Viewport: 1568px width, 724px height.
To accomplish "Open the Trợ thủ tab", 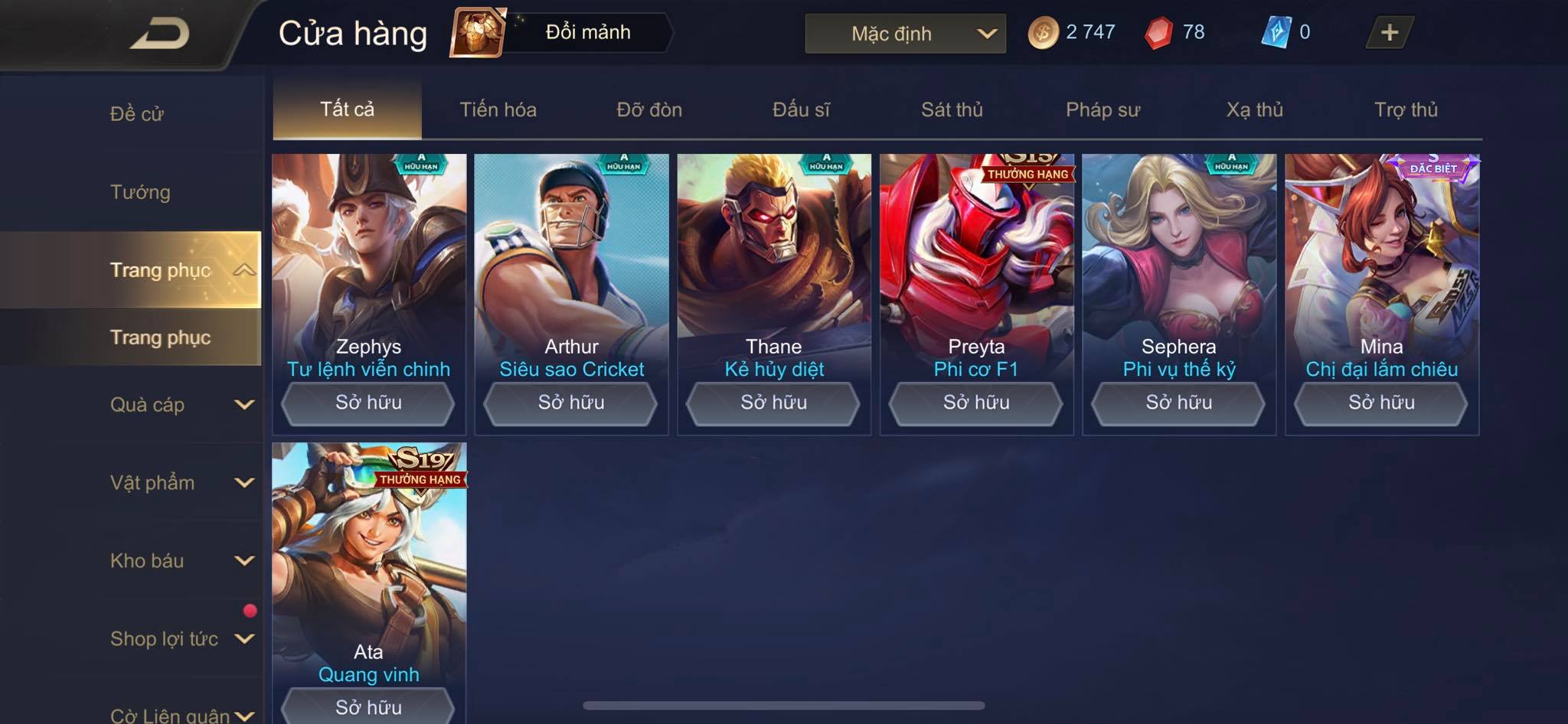I will click(x=1406, y=109).
